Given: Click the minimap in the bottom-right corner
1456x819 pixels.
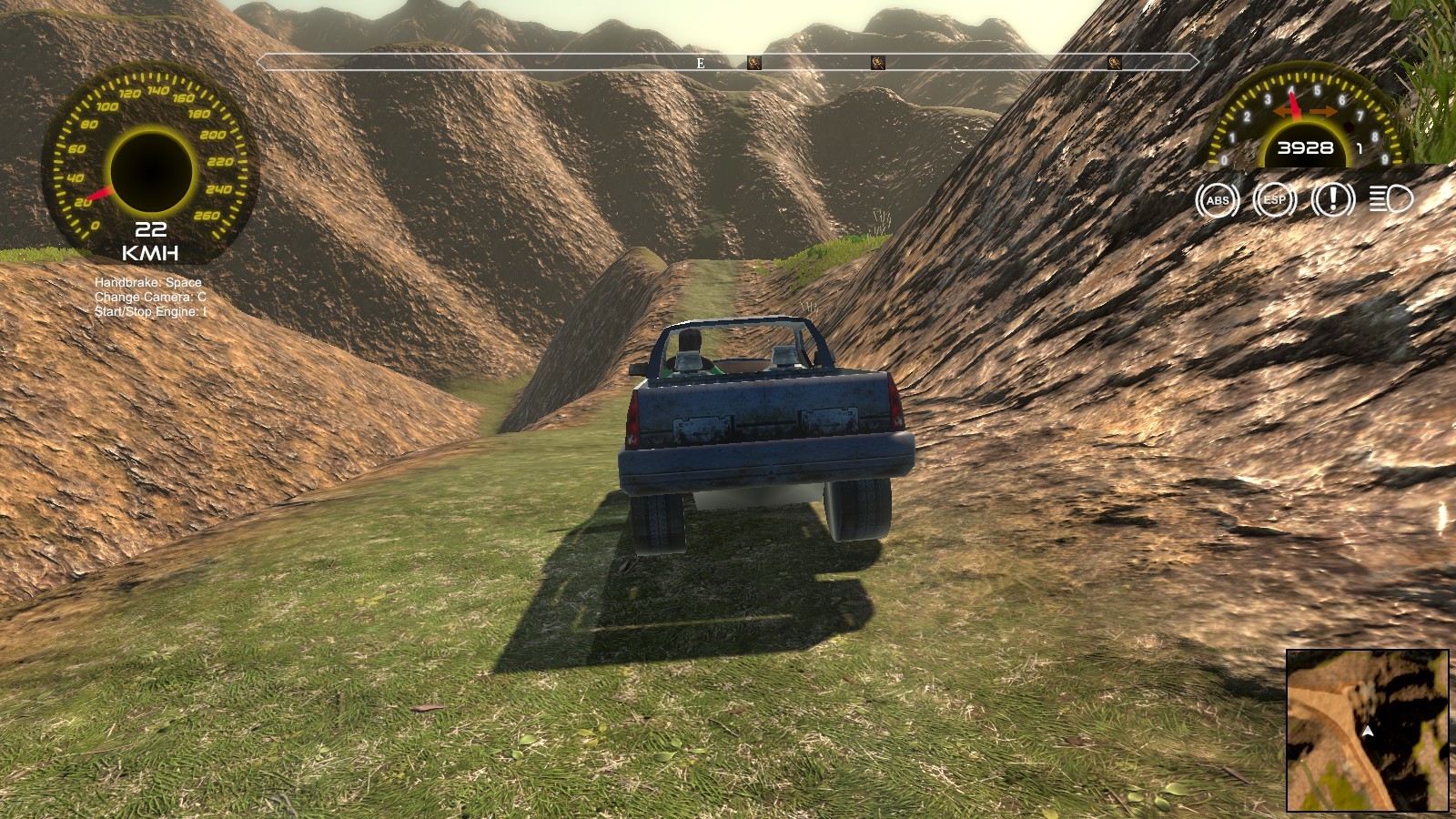Looking at the screenshot, I should pyautogui.click(x=1368, y=731).
